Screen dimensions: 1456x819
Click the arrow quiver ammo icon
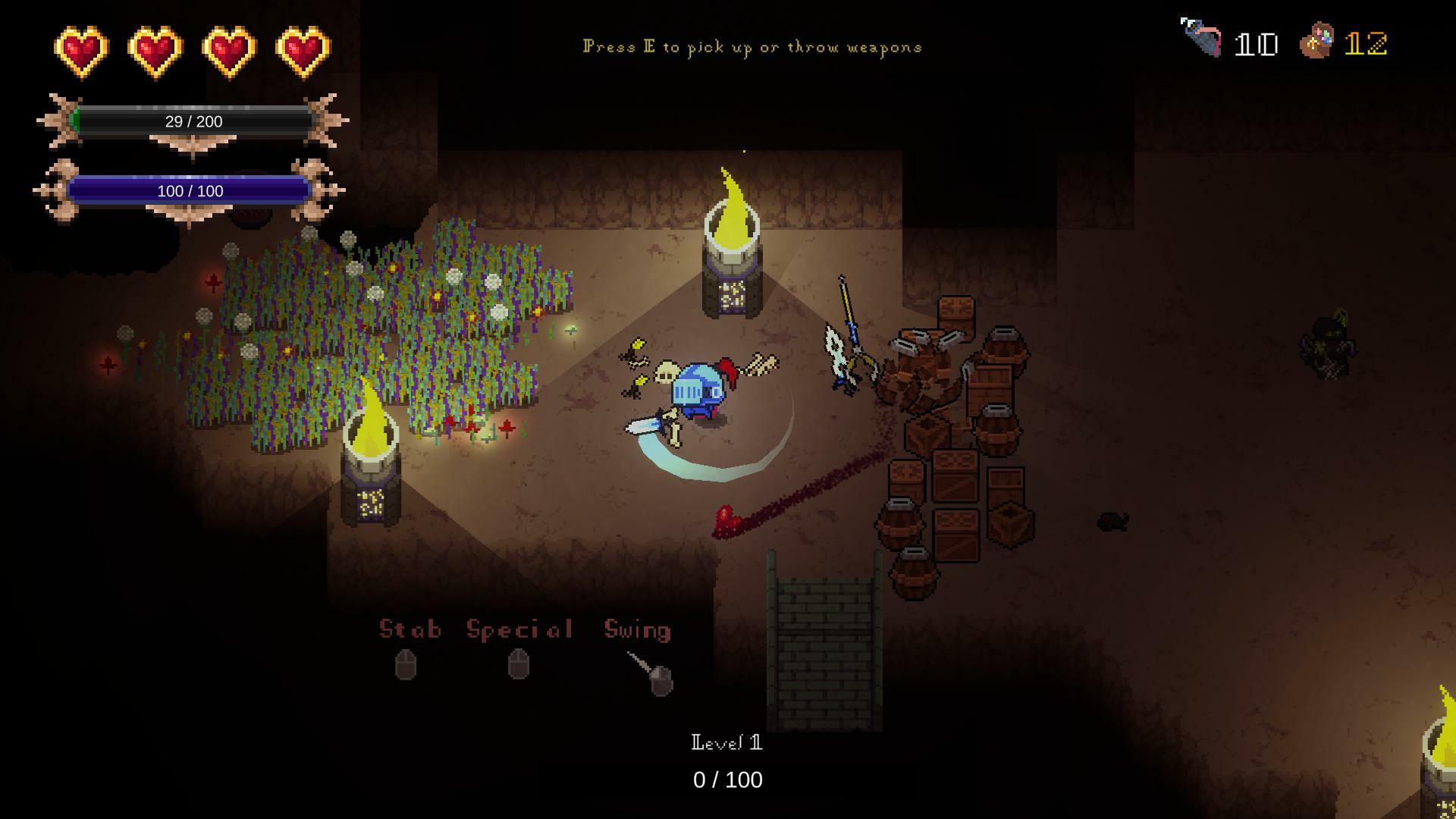1202,38
